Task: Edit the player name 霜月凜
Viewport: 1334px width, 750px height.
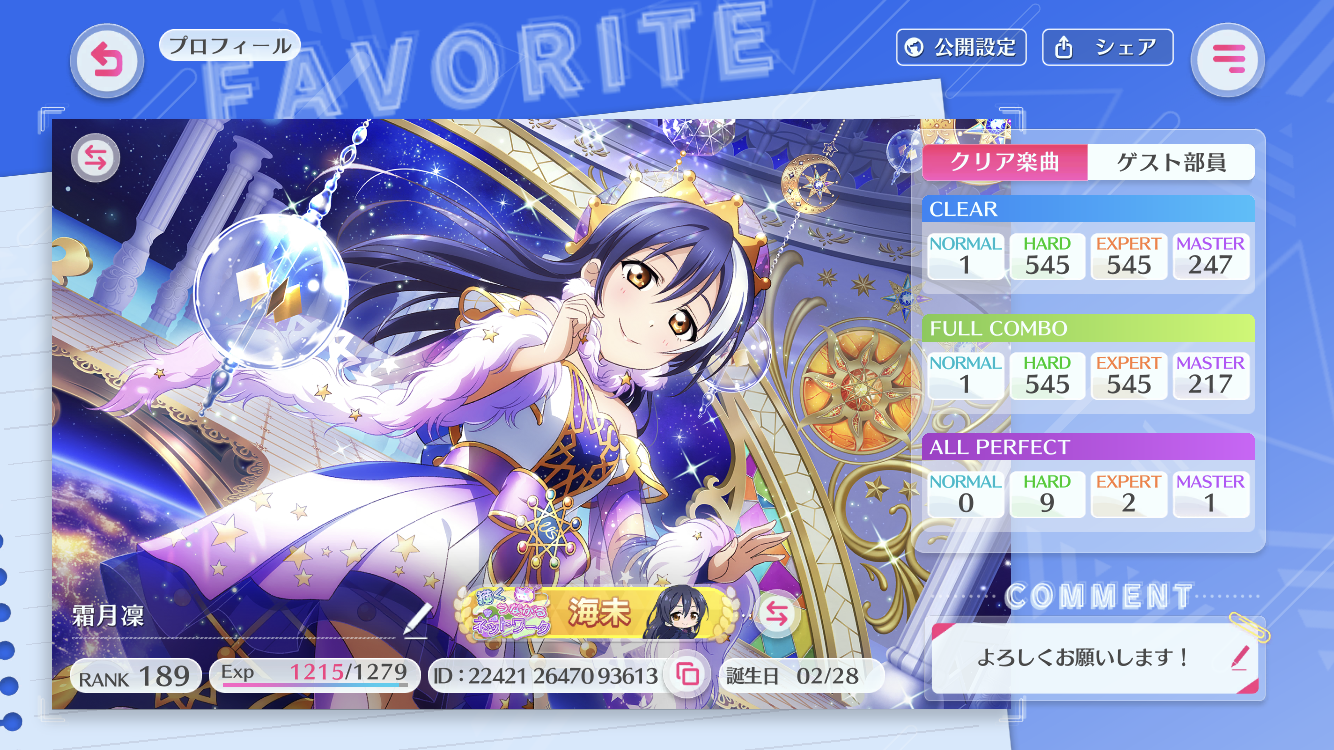Action: pyautogui.click(x=415, y=620)
